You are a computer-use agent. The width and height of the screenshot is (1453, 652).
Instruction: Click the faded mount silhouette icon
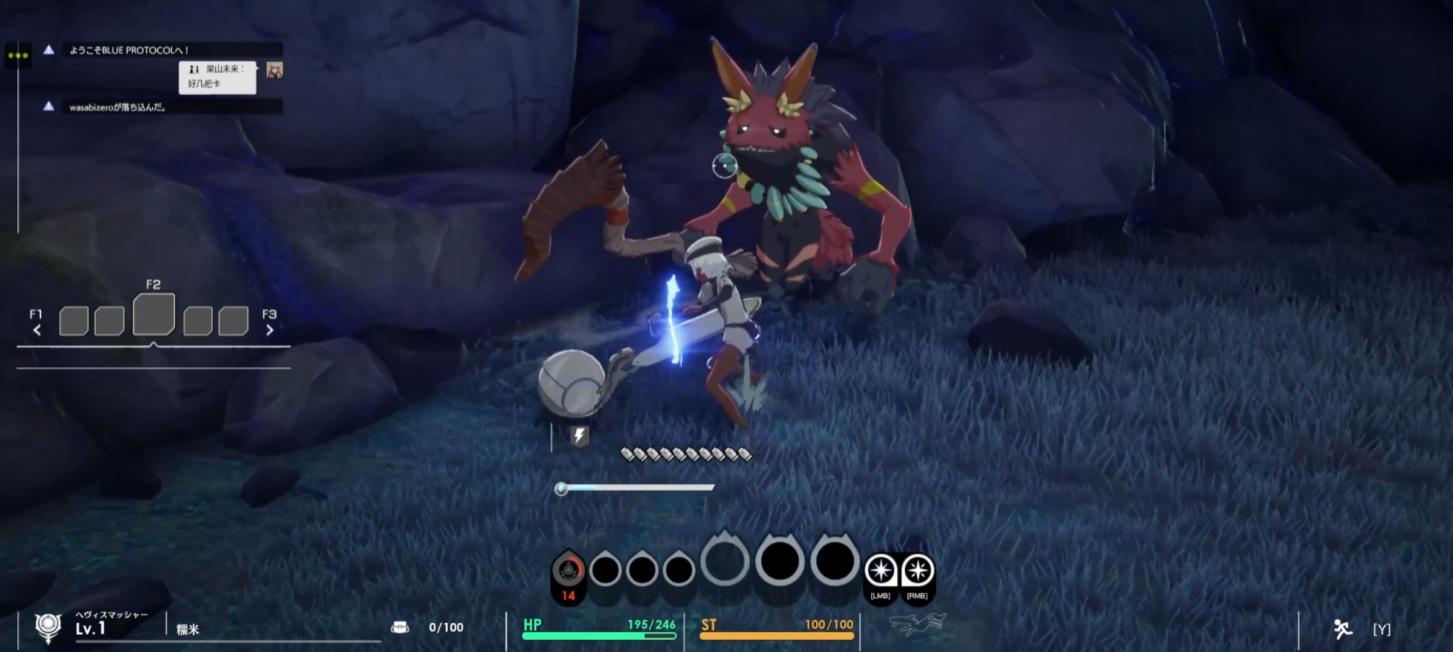[x=917, y=626]
